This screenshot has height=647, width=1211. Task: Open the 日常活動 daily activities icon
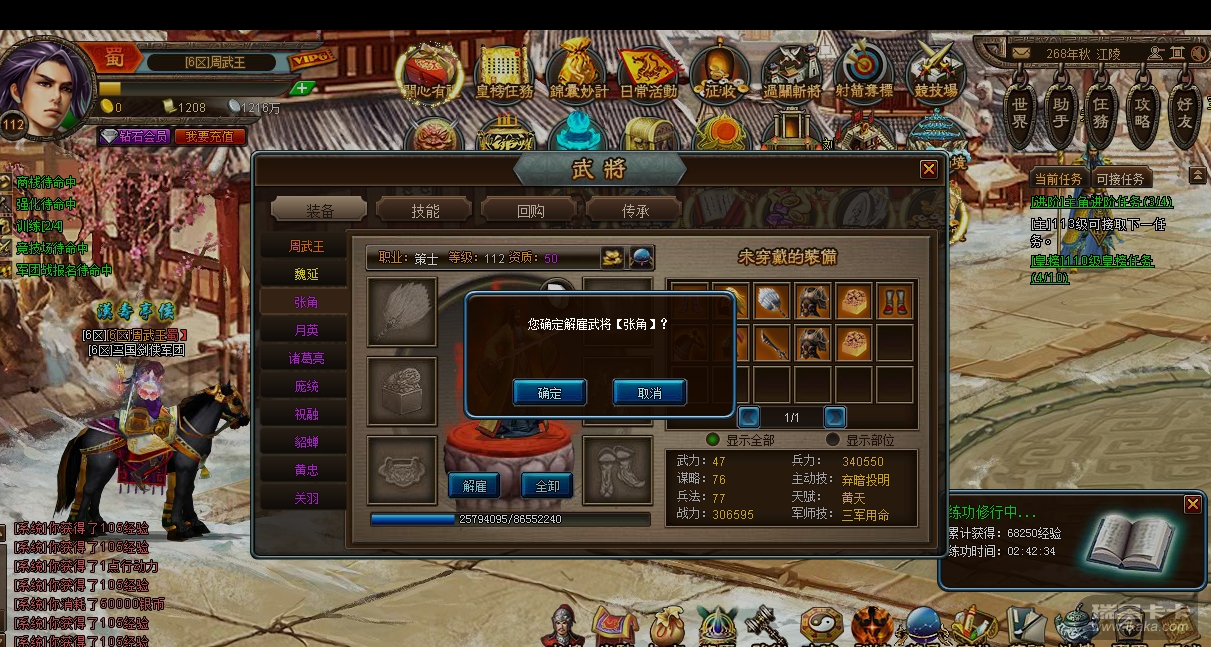648,72
